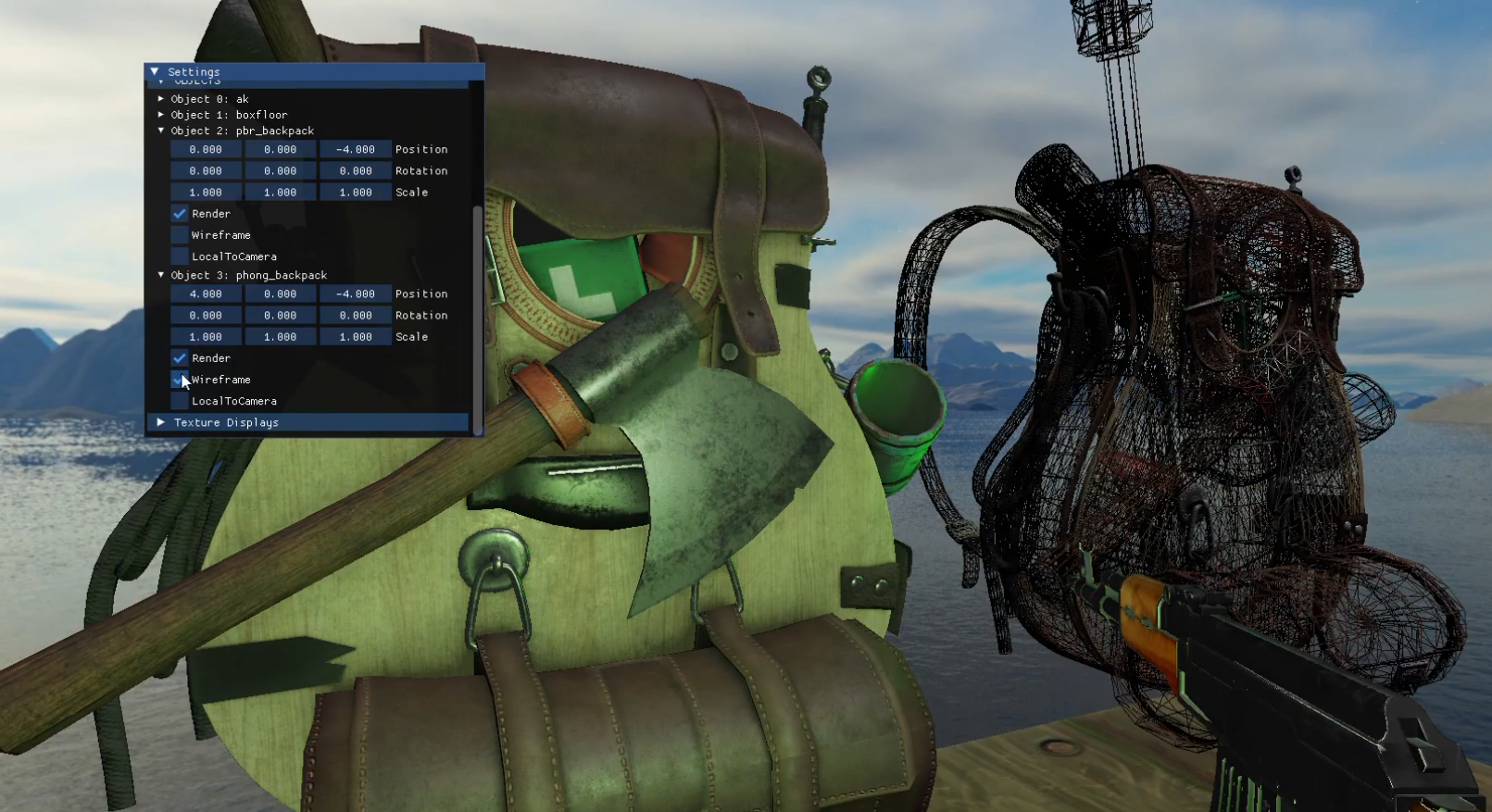
Task: Click pbr_backpack first Scale field
Action: 206,193
